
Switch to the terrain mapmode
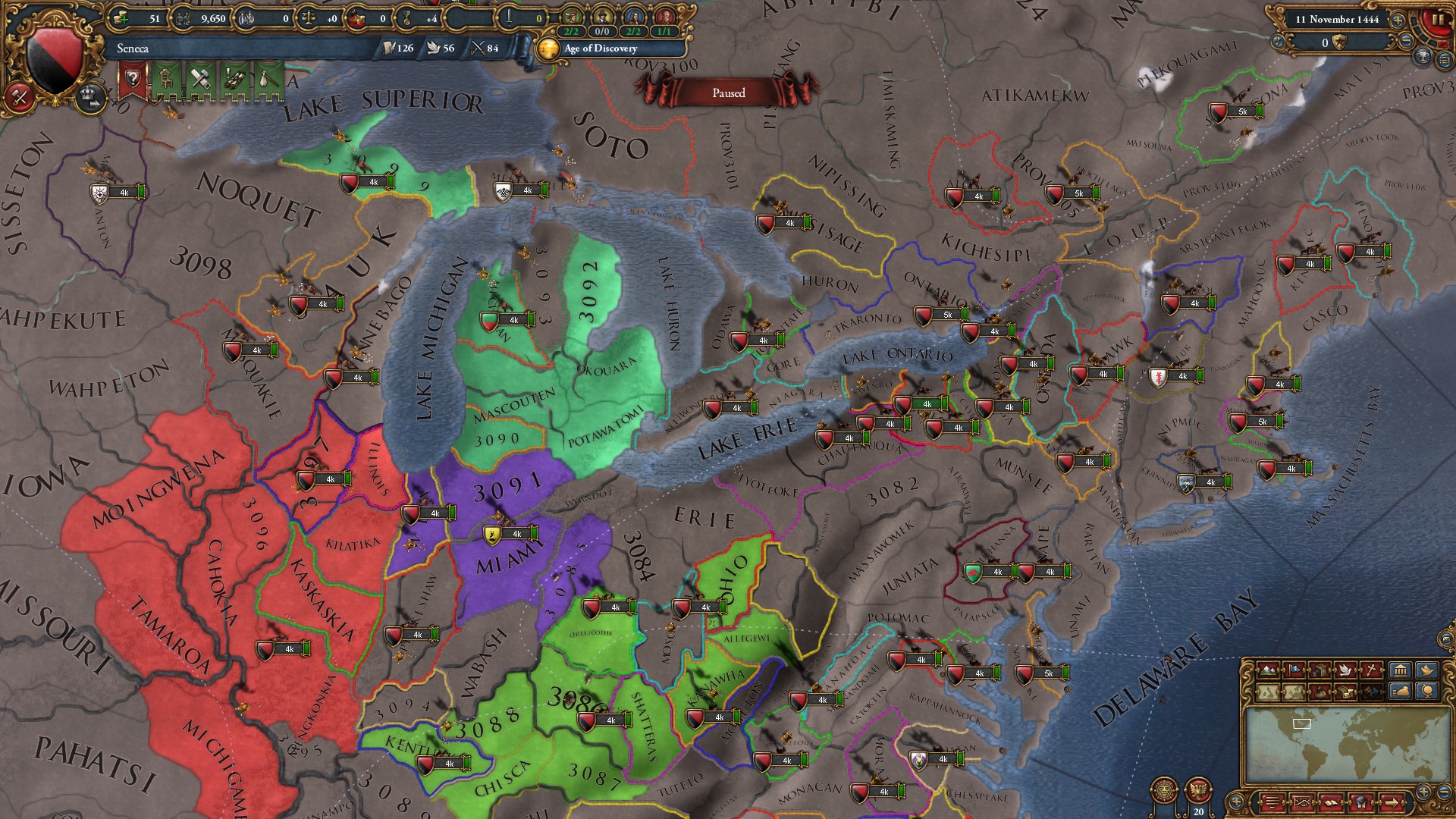pyautogui.click(x=1268, y=670)
